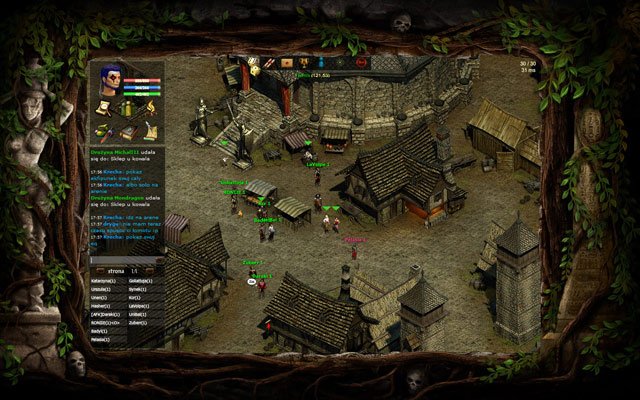Click the dice icon on the top bar

[x=254, y=62]
